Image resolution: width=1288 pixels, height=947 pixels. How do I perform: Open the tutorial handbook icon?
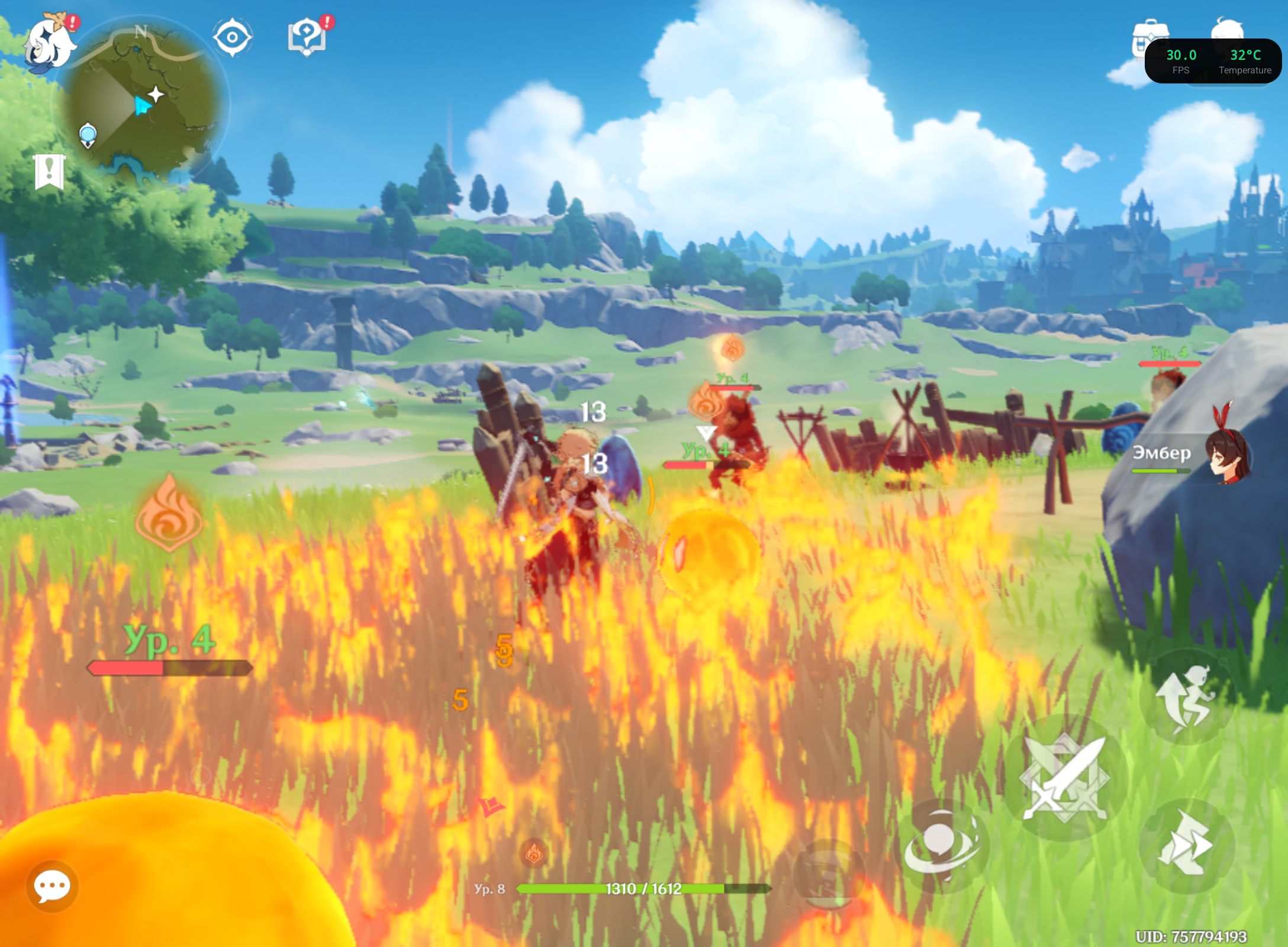[x=307, y=37]
